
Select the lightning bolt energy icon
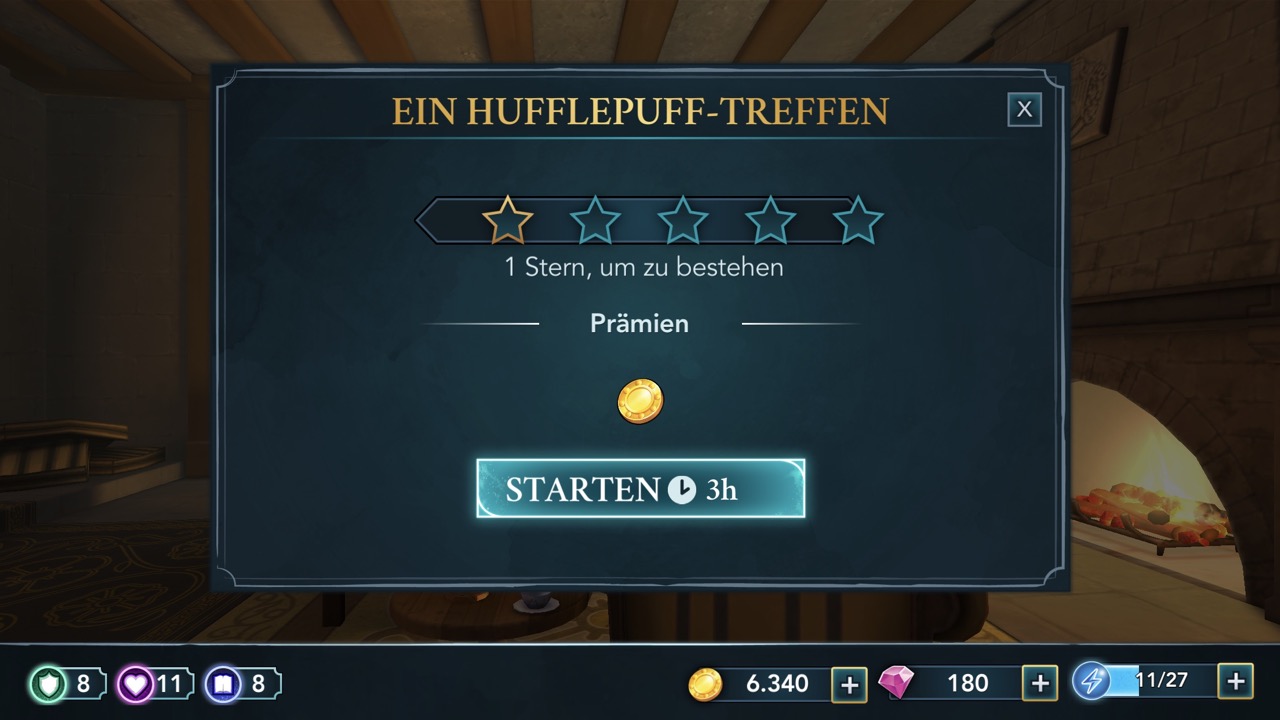click(x=1090, y=681)
